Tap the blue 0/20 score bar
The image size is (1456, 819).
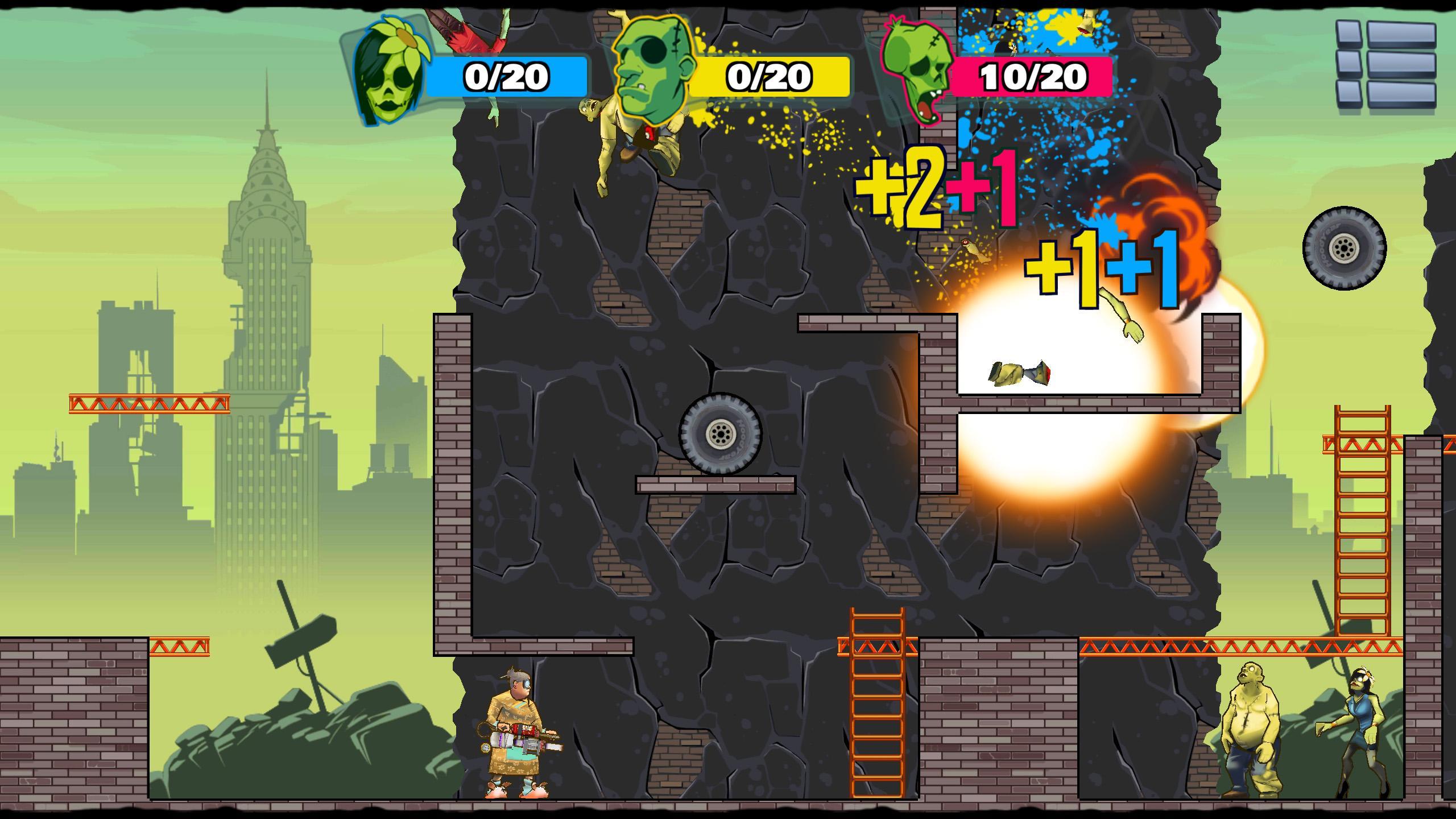pyautogui.click(x=506, y=75)
